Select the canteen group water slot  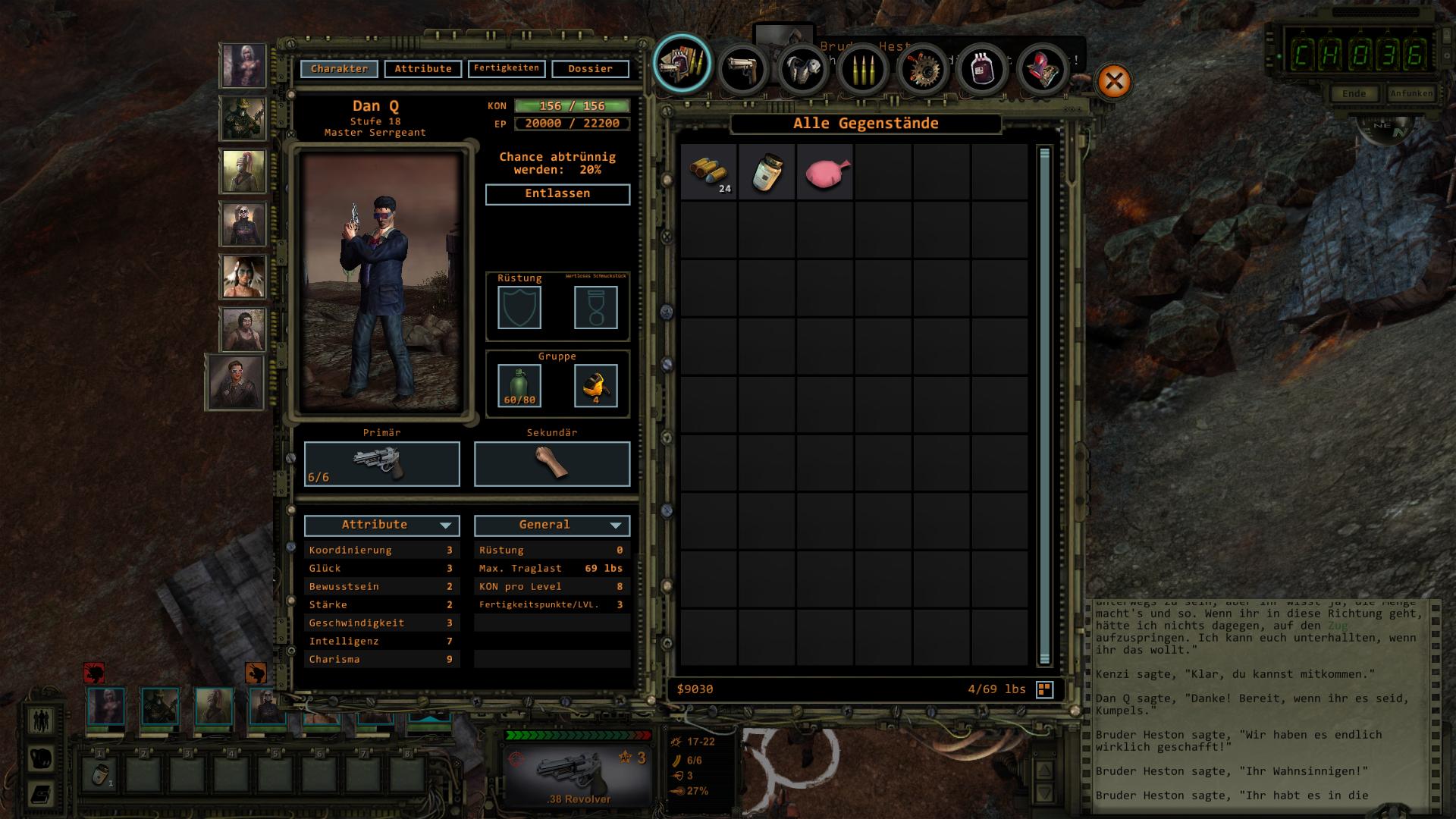pos(519,385)
